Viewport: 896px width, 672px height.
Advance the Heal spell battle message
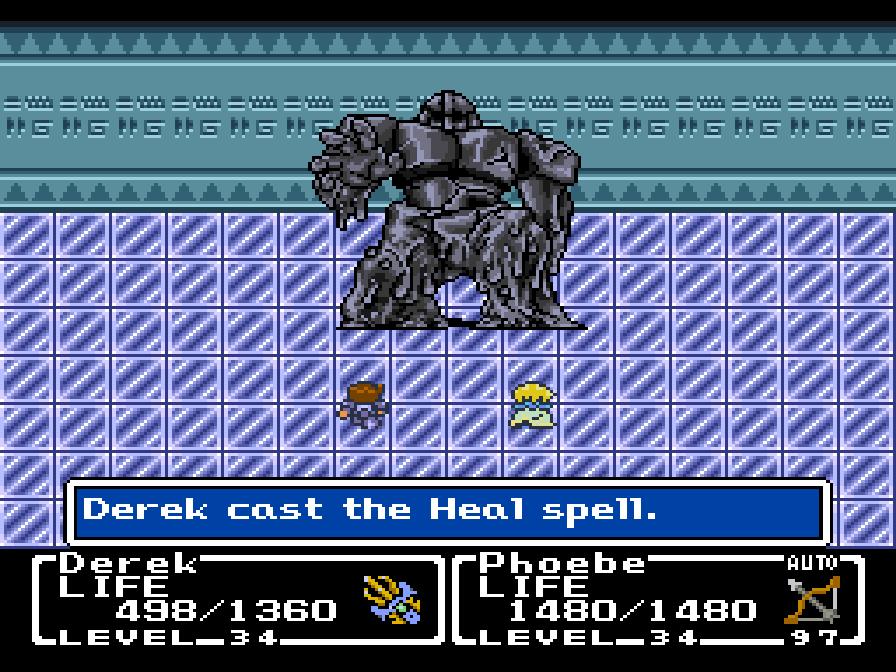pyautogui.click(x=447, y=511)
